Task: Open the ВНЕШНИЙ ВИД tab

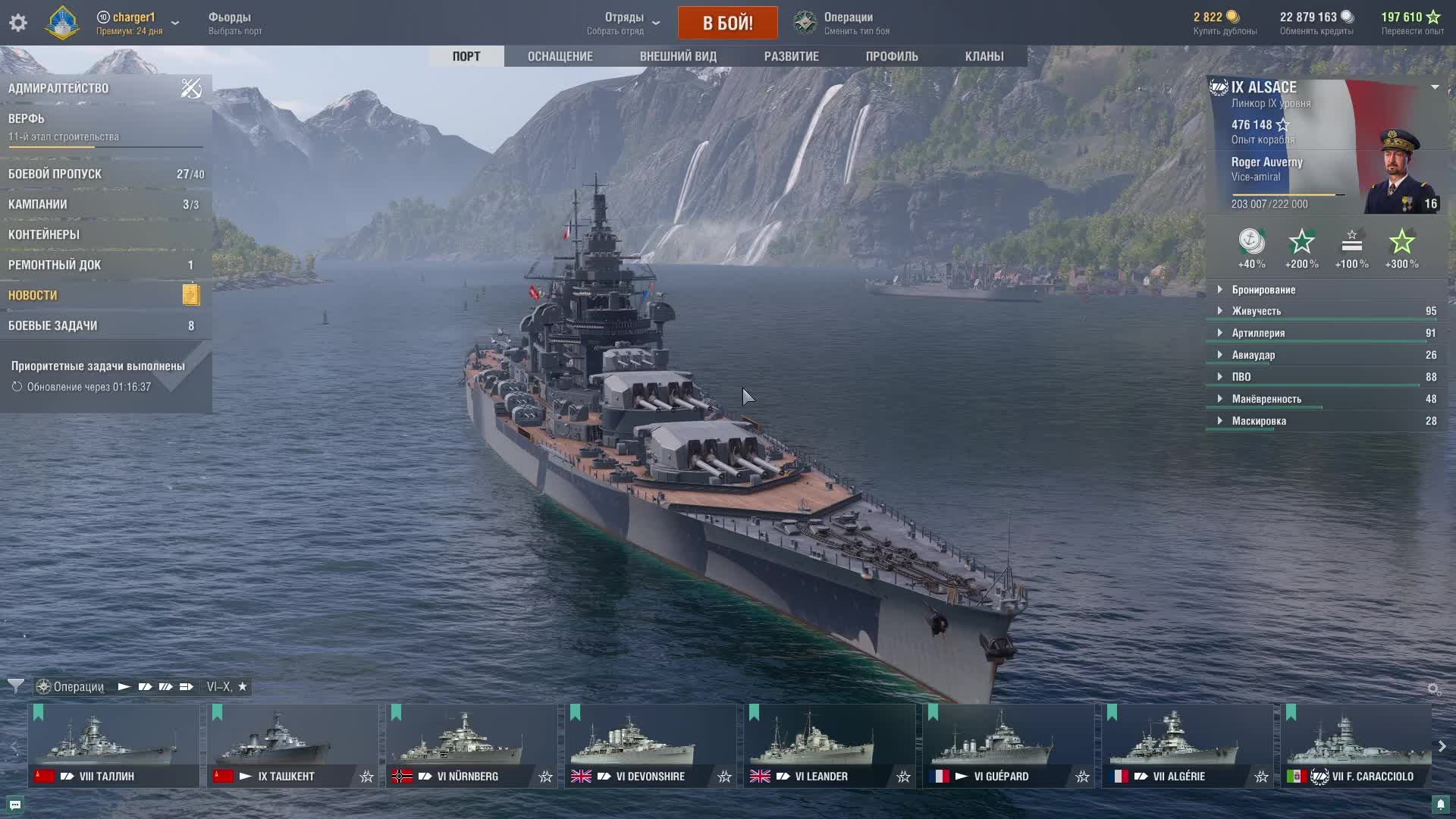Action: 678,56
